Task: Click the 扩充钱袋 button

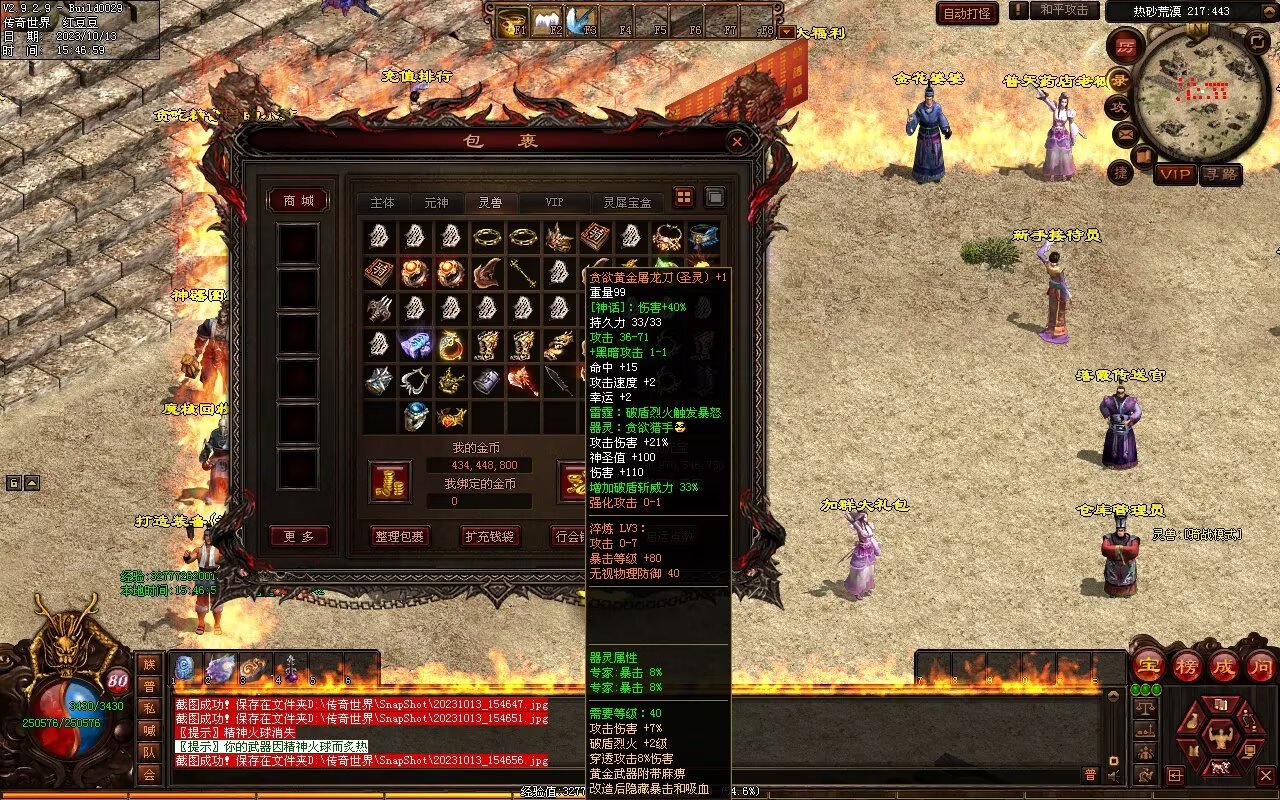Action: pos(490,536)
